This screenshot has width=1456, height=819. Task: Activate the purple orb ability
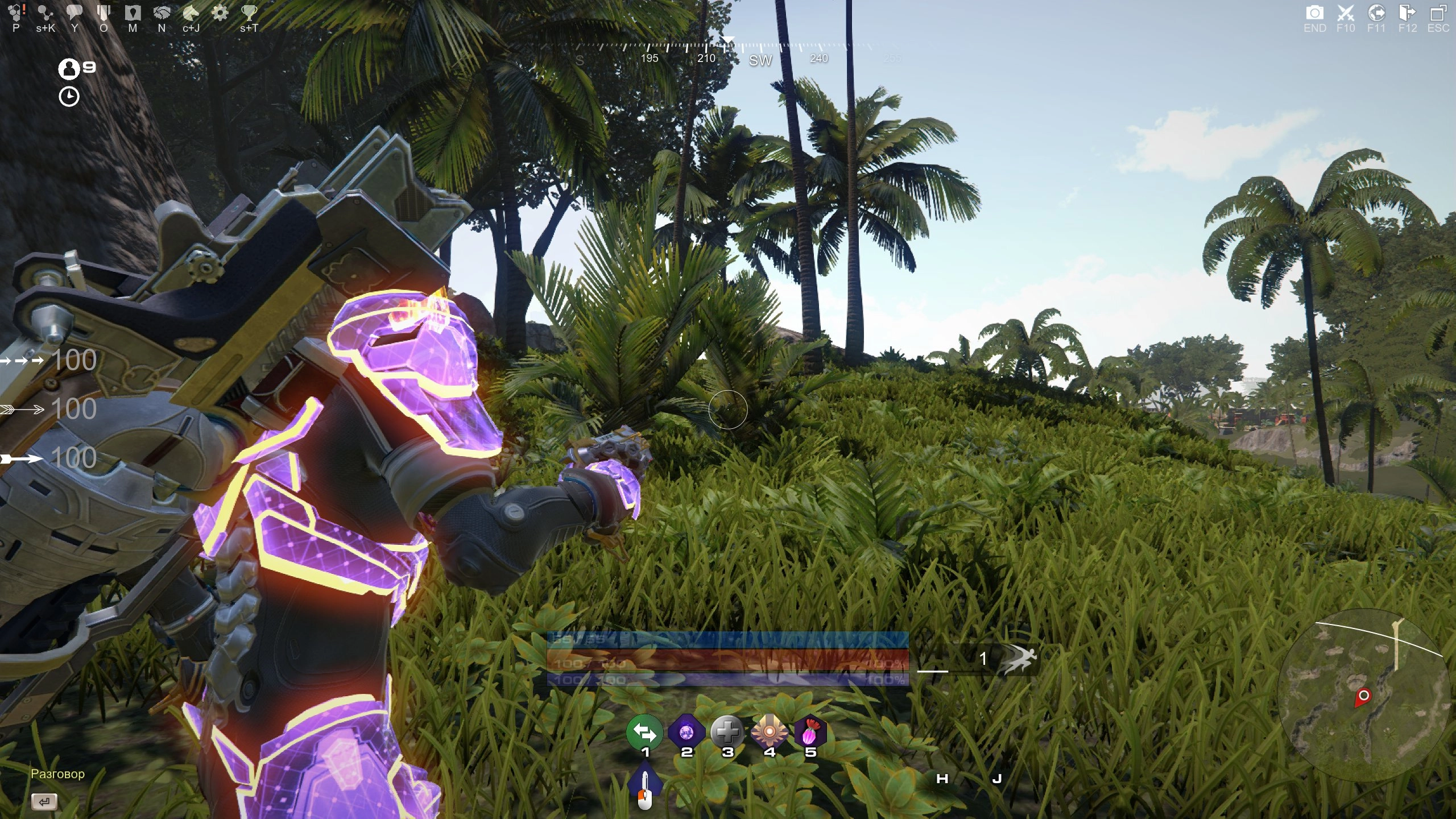tap(686, 733)
